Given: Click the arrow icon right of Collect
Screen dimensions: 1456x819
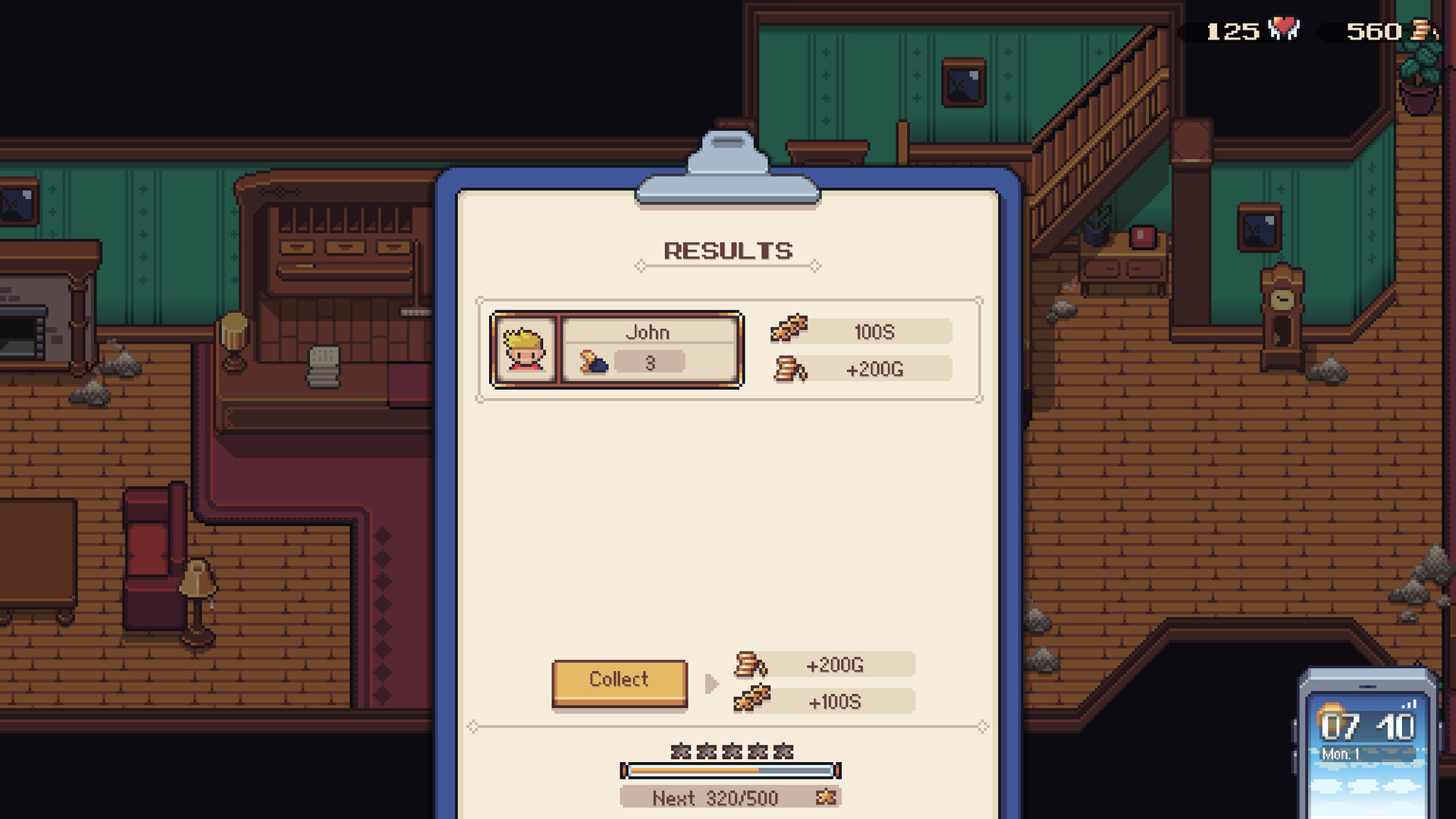Looking at the screenshot, I should (711, 682).
